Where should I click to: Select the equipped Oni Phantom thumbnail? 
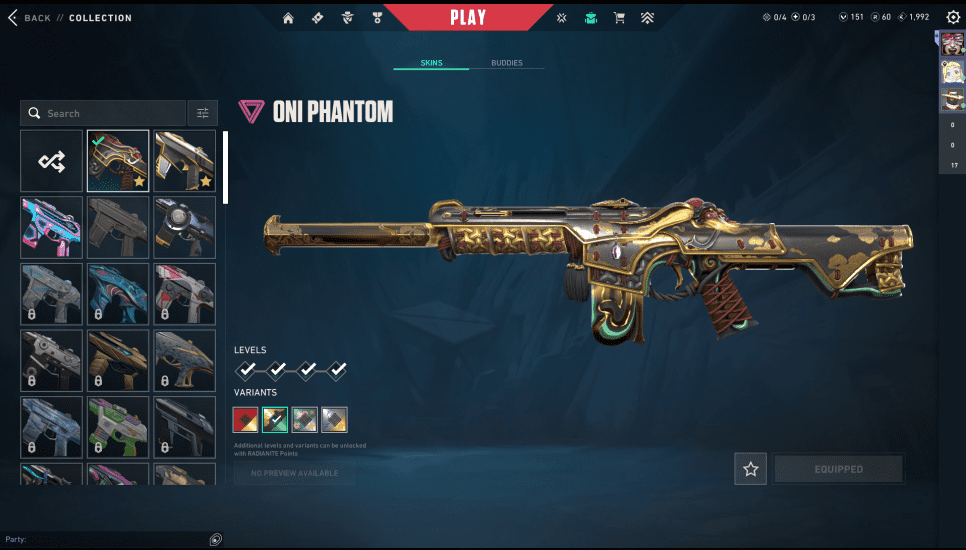118,161
